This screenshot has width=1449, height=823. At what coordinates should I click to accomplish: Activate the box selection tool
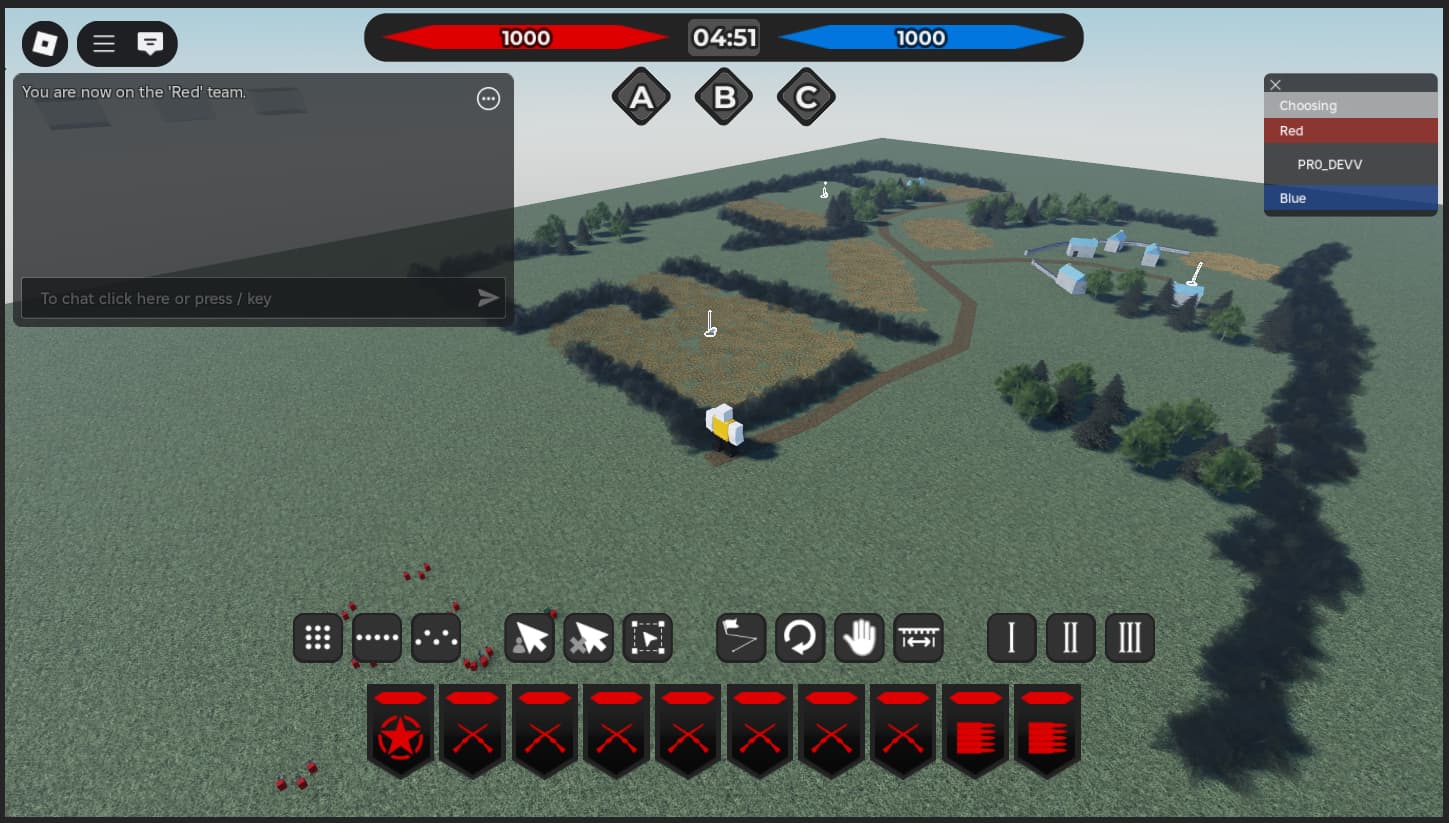[647, 637]
